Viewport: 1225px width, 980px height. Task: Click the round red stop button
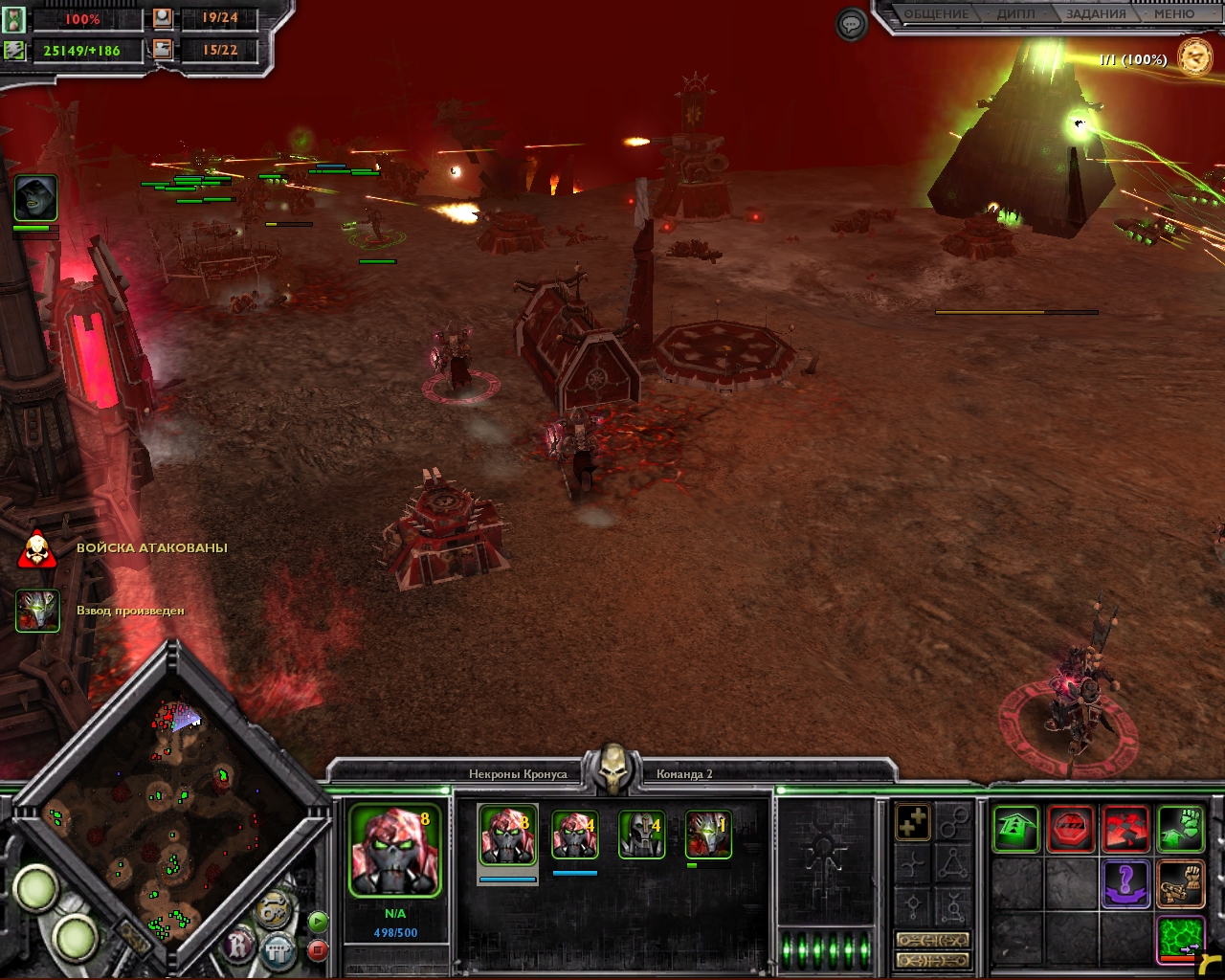tap(318, 950)
